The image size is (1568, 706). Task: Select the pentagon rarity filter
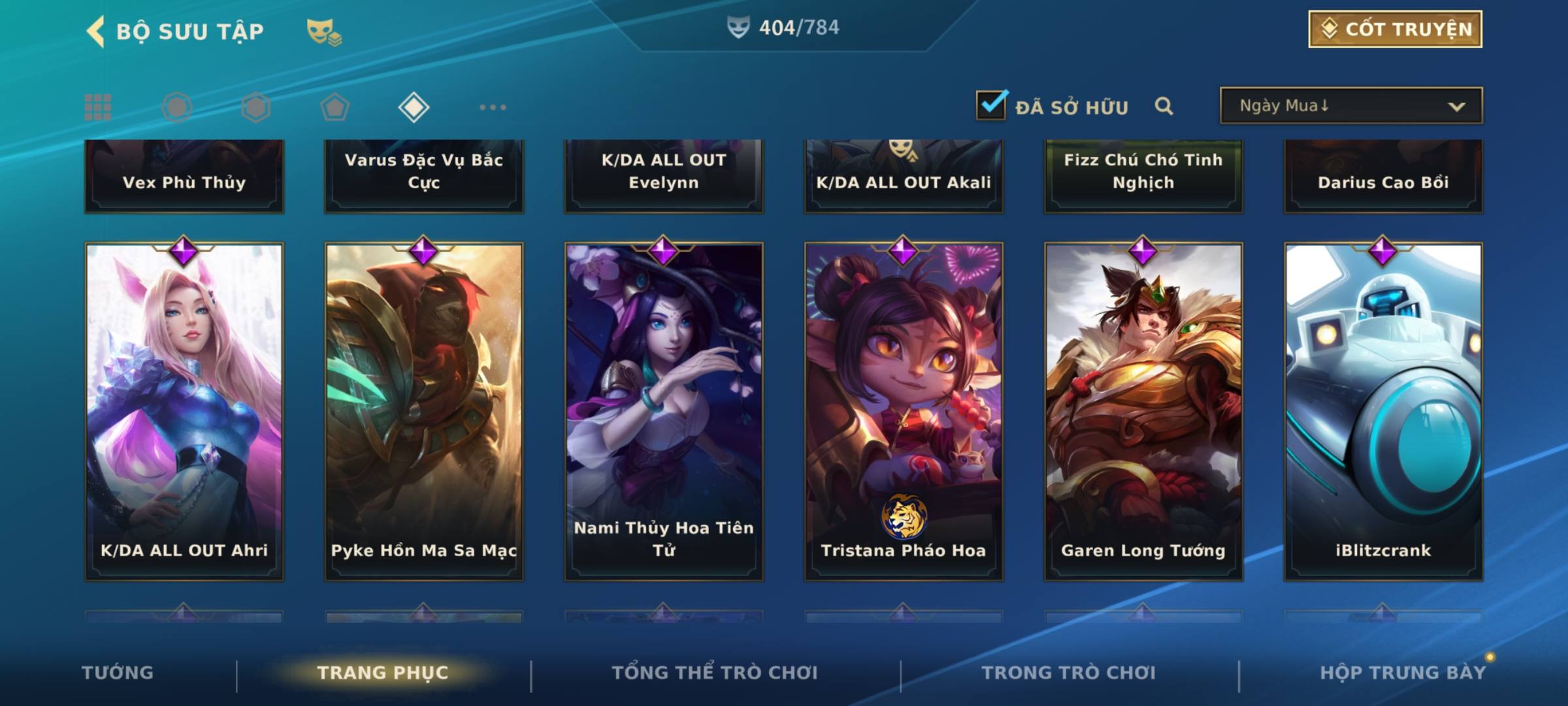coord(335,107)
